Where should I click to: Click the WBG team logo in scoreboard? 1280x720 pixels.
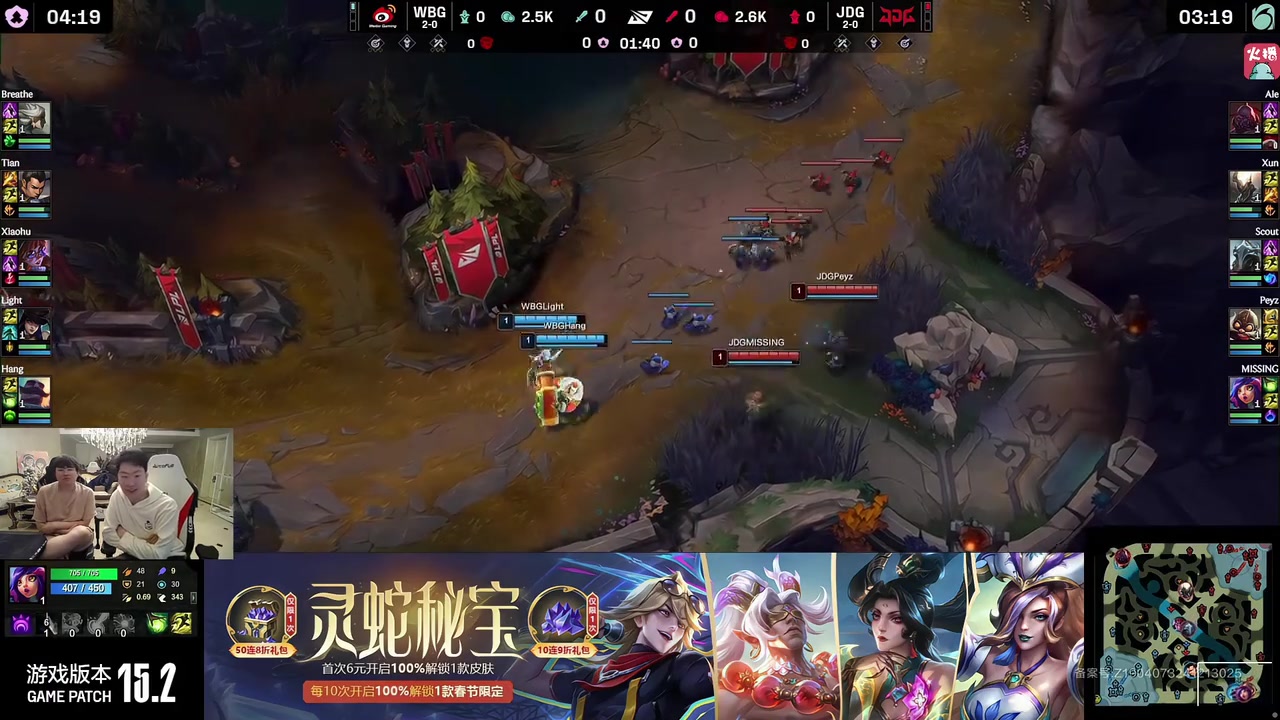428,14
